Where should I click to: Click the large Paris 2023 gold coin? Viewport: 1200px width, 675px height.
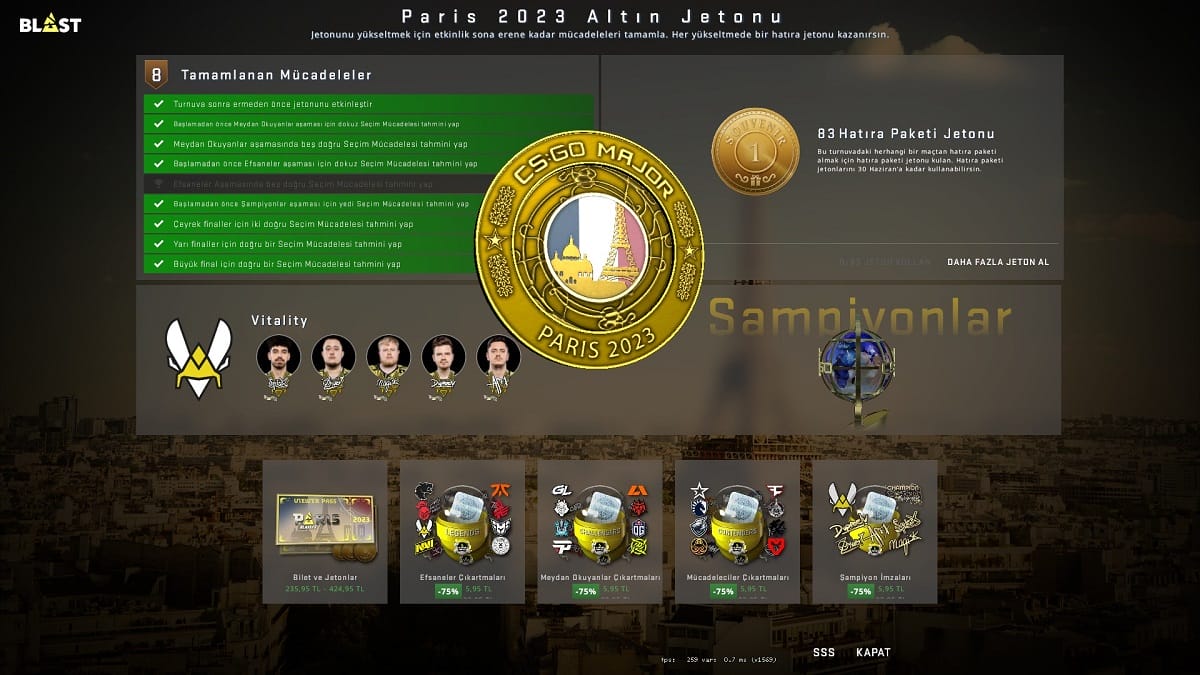coord(589,250)
